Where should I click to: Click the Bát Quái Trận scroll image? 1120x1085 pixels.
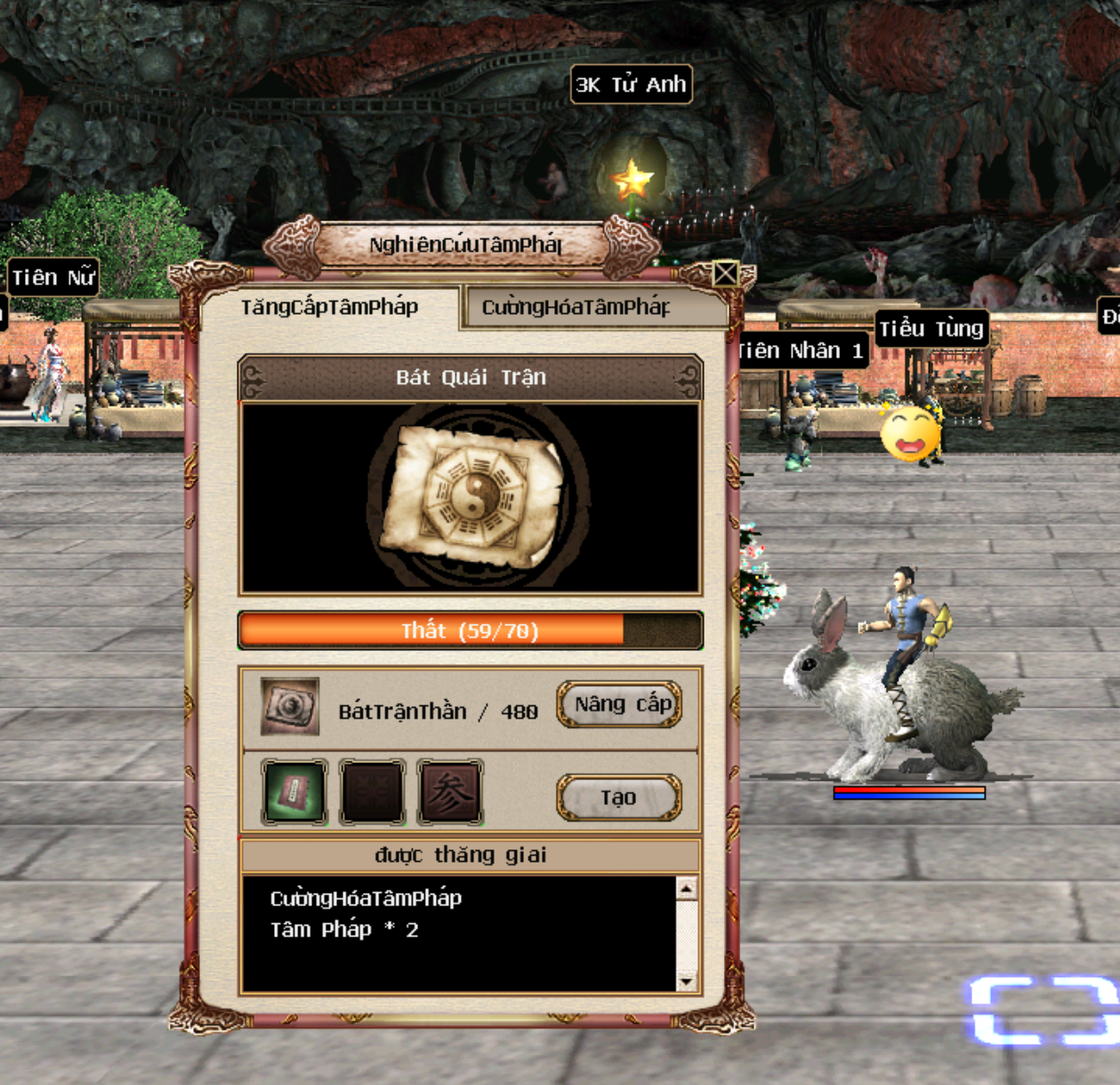pyautogui.click(x=471, y=496)
